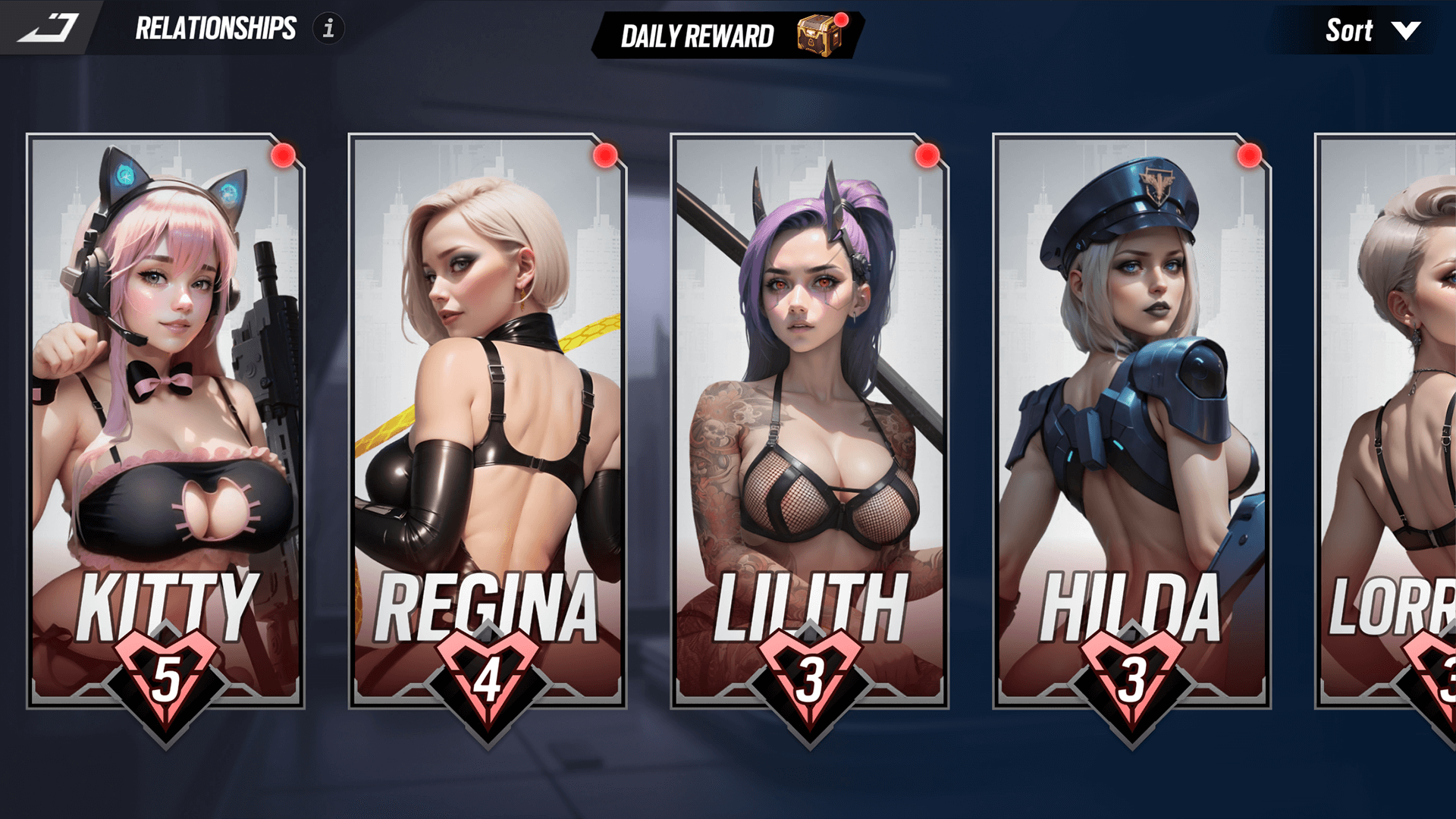Screen dimensions: 1456x819
Task: Tap the red notification dot on Regina's card
Action: click(x=604, y=156)
